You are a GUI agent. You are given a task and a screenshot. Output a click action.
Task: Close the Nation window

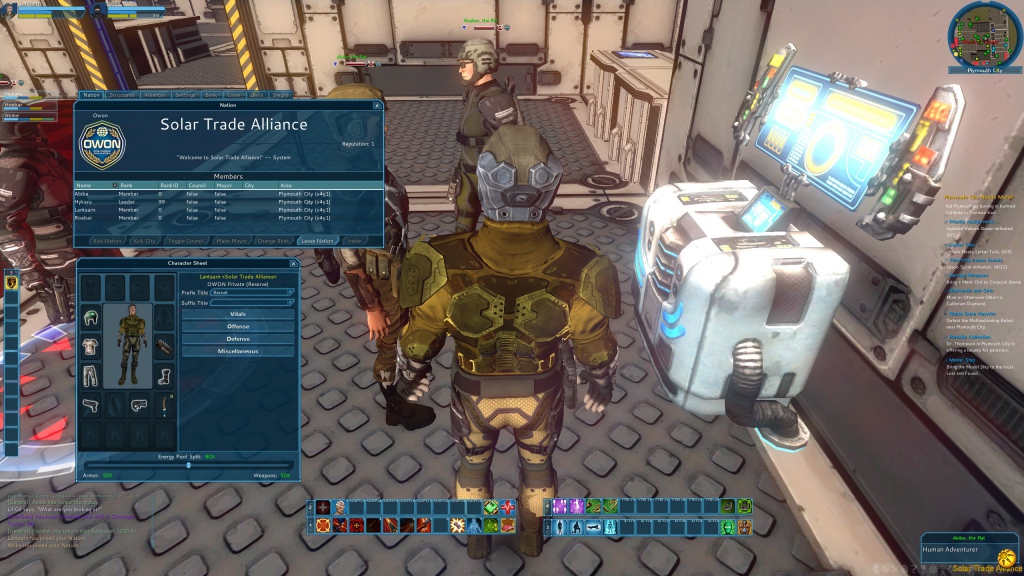(377, 105)
